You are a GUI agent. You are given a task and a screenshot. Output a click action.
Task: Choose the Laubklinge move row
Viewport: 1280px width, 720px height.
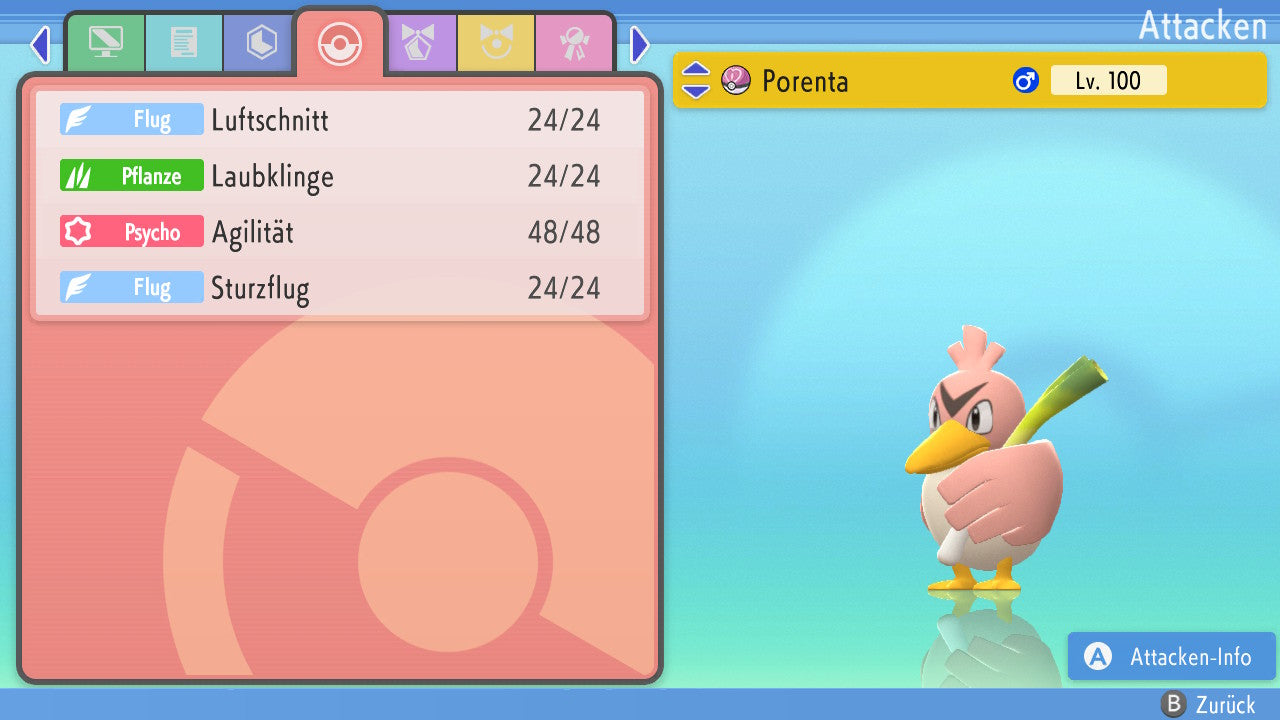click(x=340, y=176)
